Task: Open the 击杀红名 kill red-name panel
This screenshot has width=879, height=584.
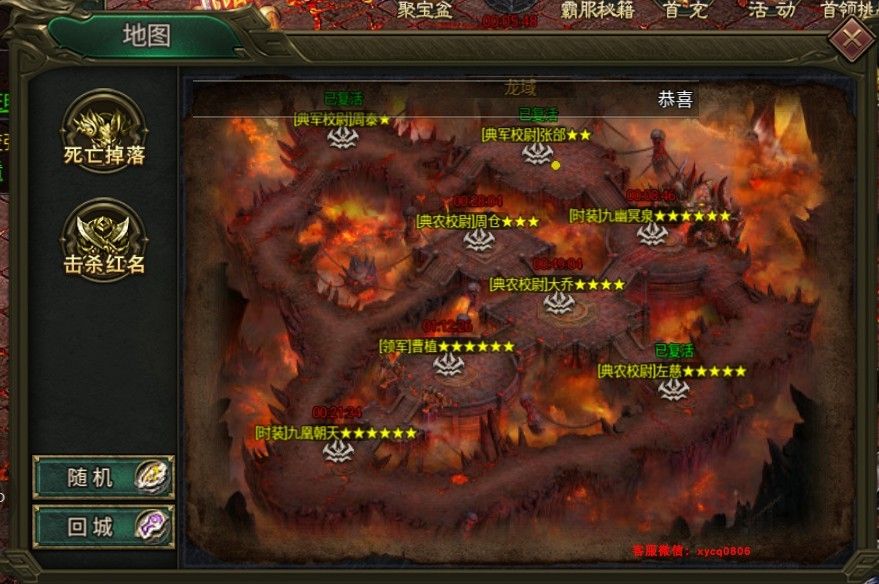Action: click(x=104, y=238)
